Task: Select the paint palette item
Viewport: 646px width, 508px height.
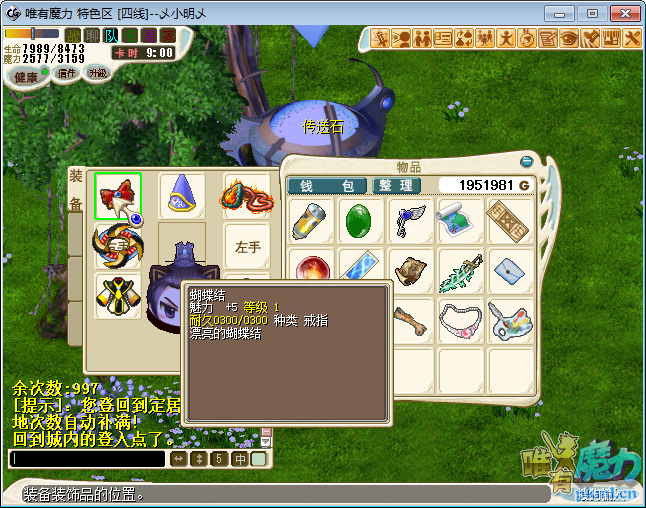Action: click(511, 320)
